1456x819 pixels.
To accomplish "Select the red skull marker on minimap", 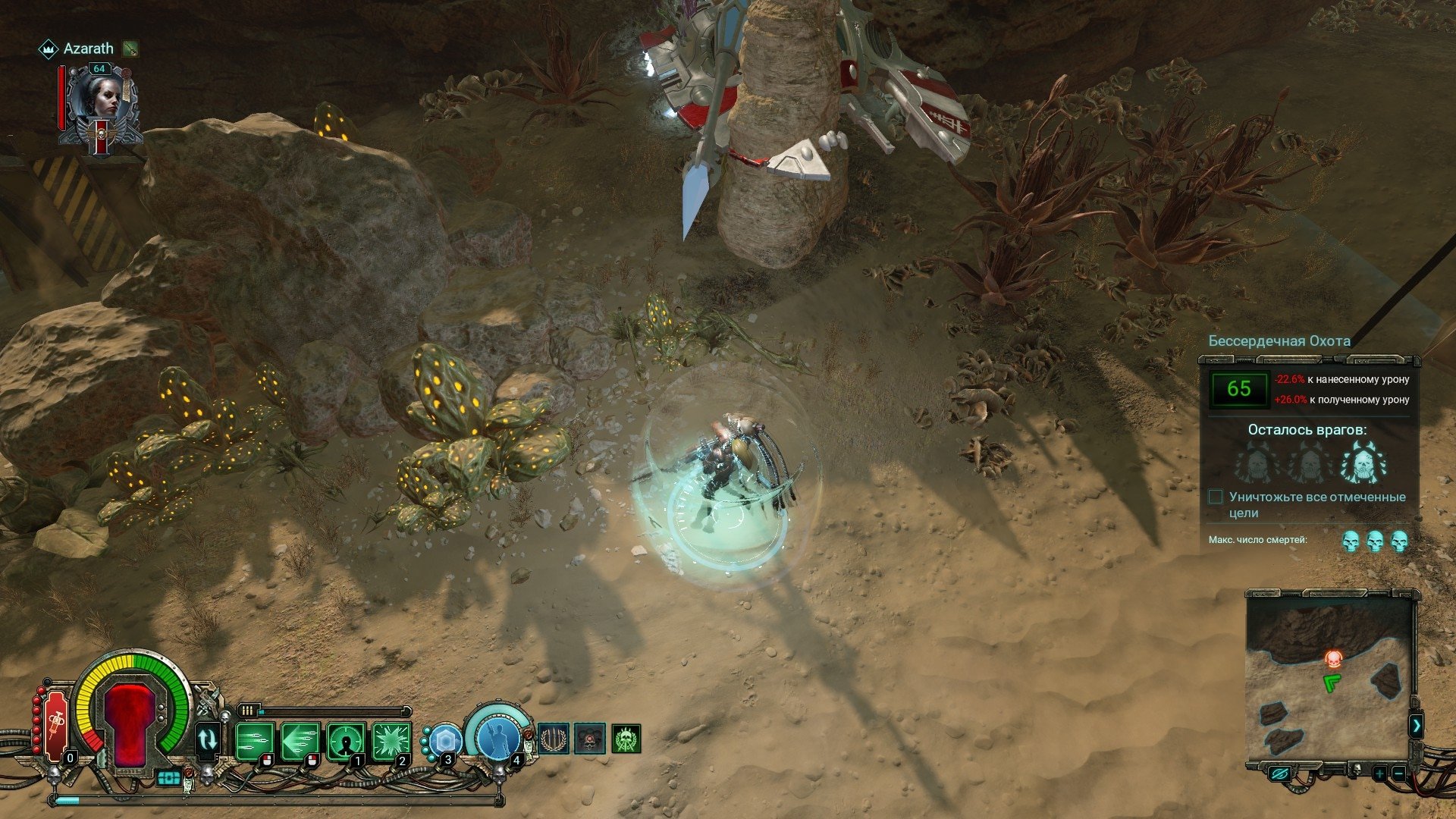I will [x=1333, y=658].
